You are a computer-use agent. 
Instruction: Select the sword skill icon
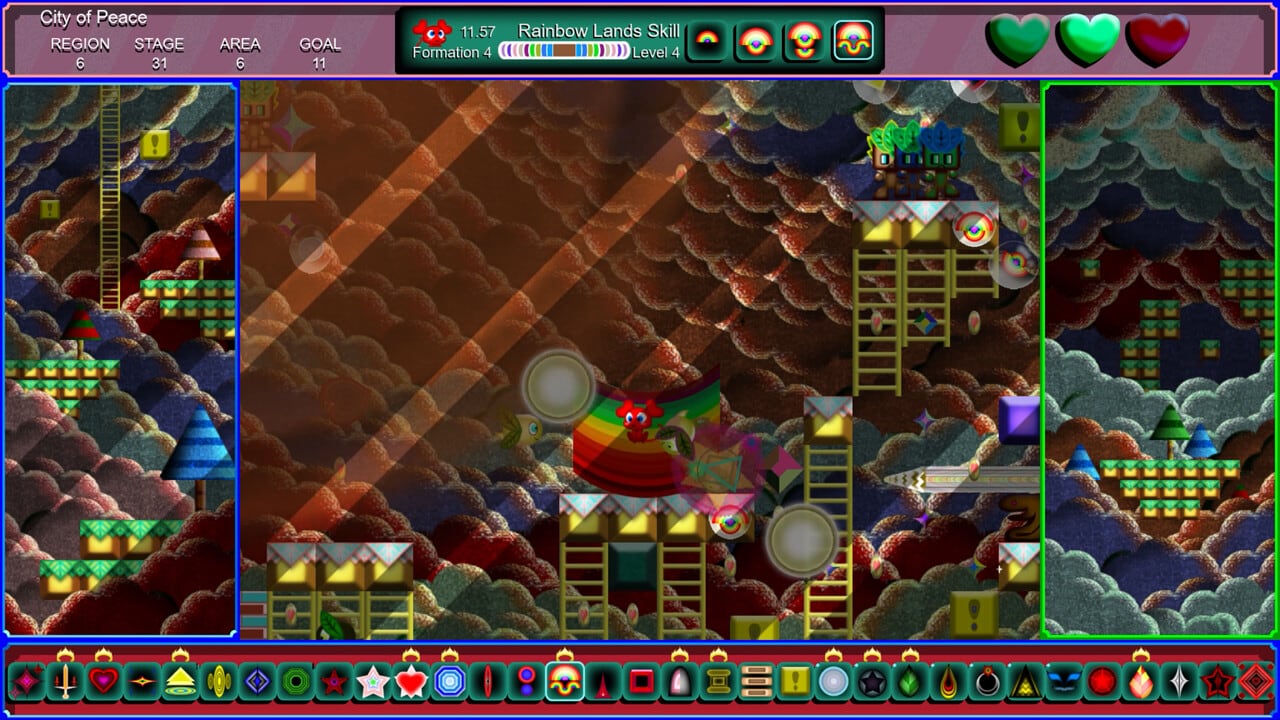tap(66, 682)
